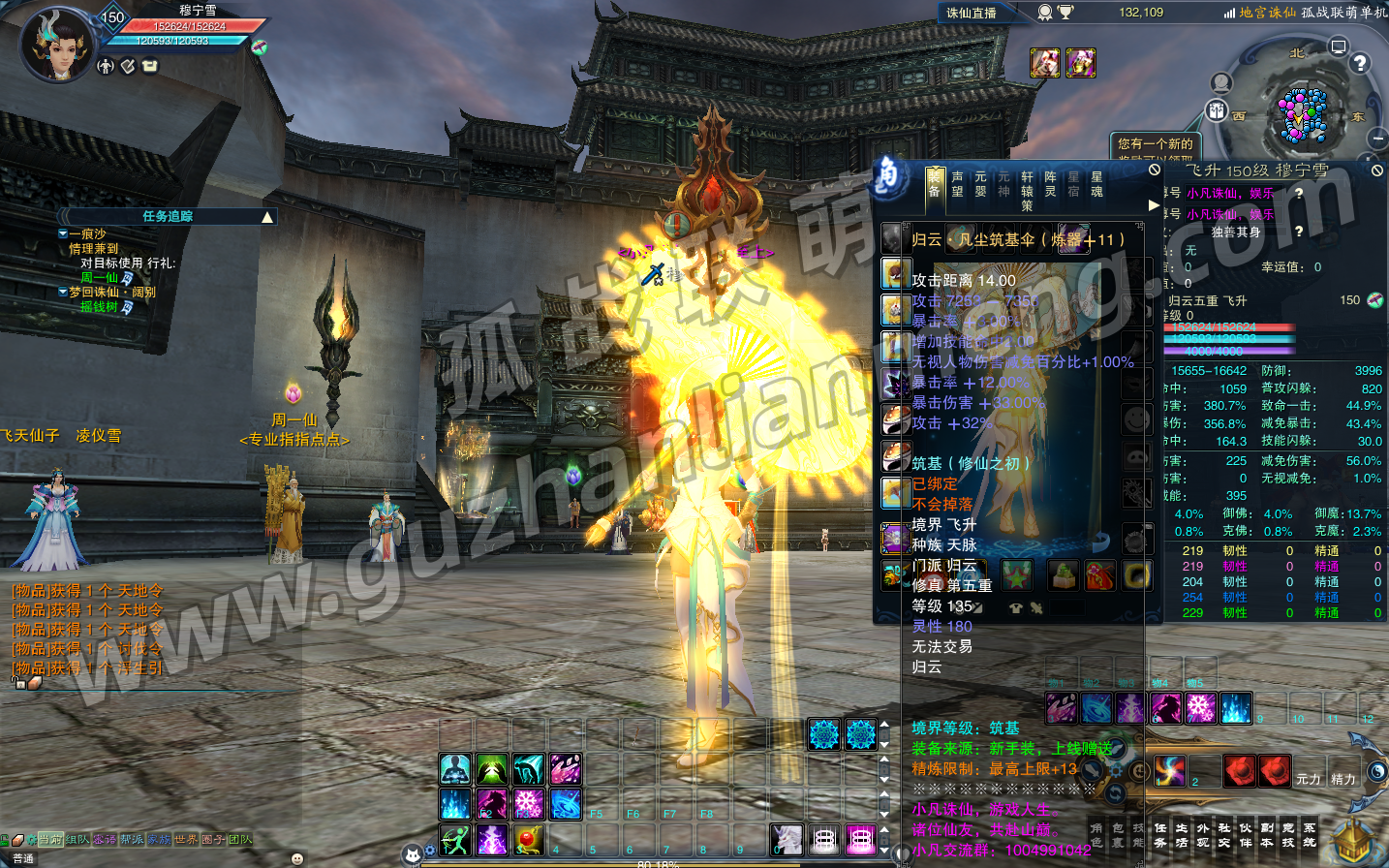Screen dimensions: 1389x868
Task: Open the 阵灵 tab in character panel
Action: coord(1050,184)
